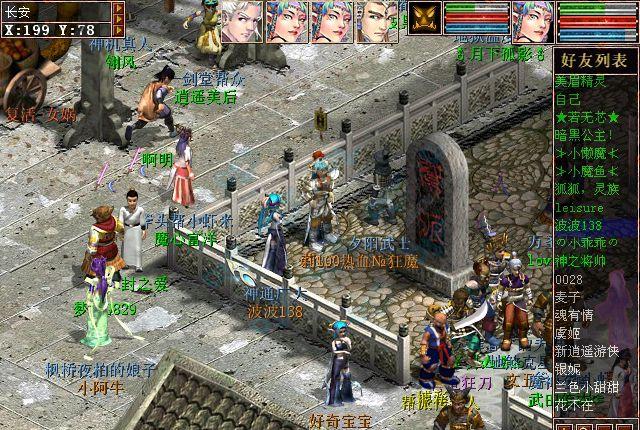Select friend 花不在 from the list
Viewport: 640px width, 430px height.
(x=574, y=406)
